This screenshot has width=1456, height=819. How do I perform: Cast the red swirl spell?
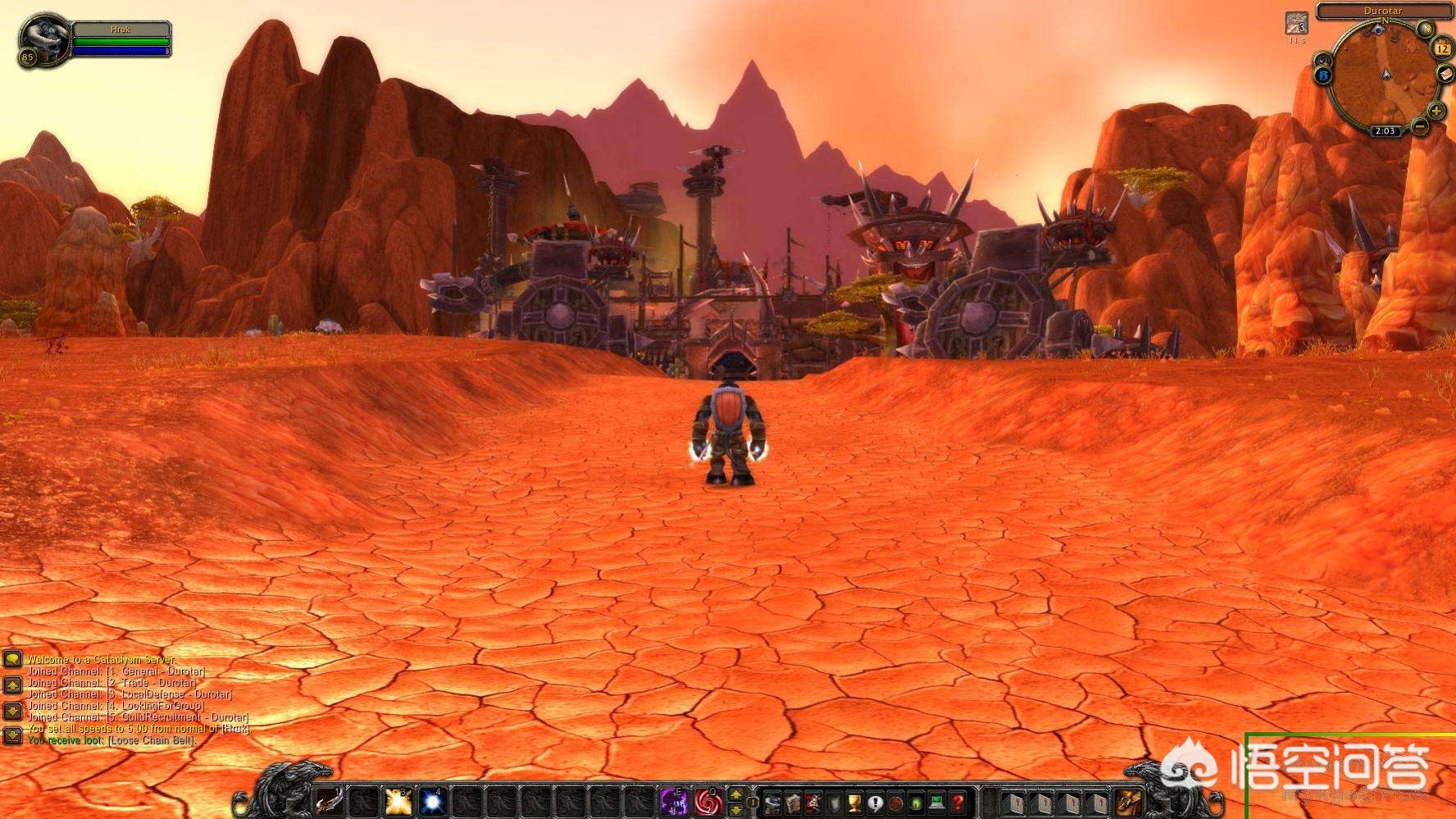click(707, 801)
